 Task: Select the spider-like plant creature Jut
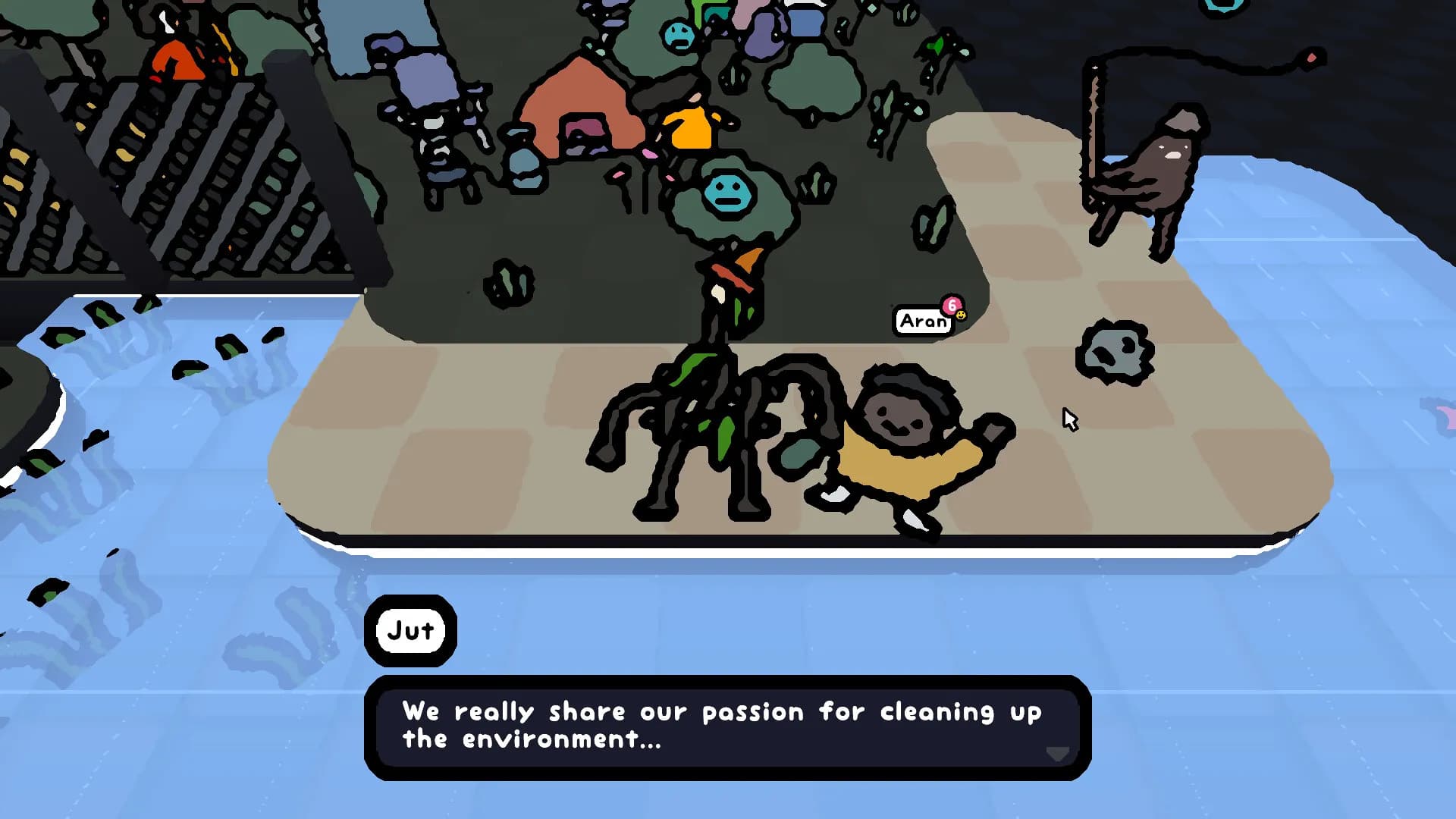(713, 409)
